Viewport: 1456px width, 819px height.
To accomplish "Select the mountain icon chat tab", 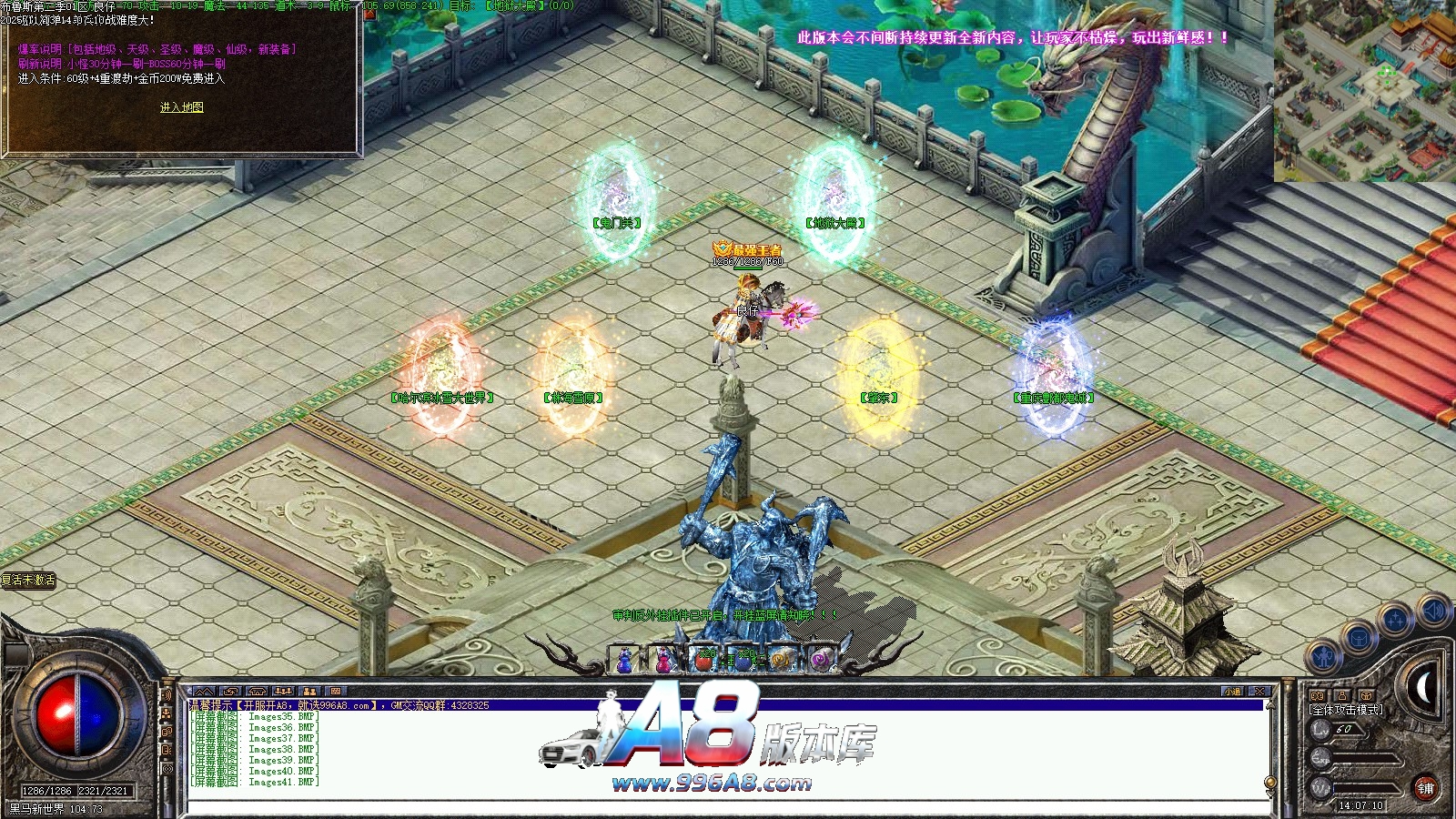I will (x=204, y=692).
